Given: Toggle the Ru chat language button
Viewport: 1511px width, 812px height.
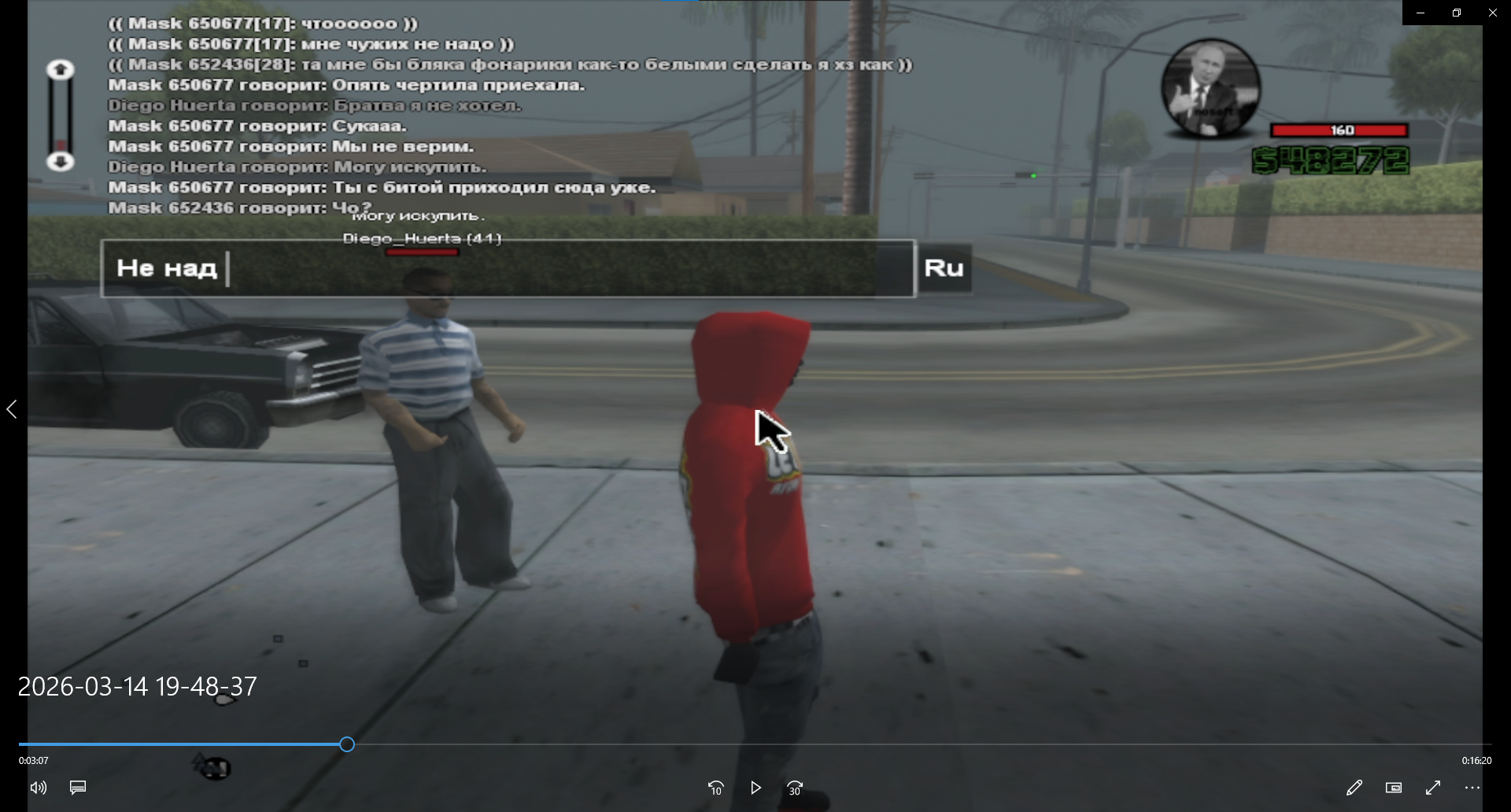Looking at the screenshot, I should click(944, 268).
